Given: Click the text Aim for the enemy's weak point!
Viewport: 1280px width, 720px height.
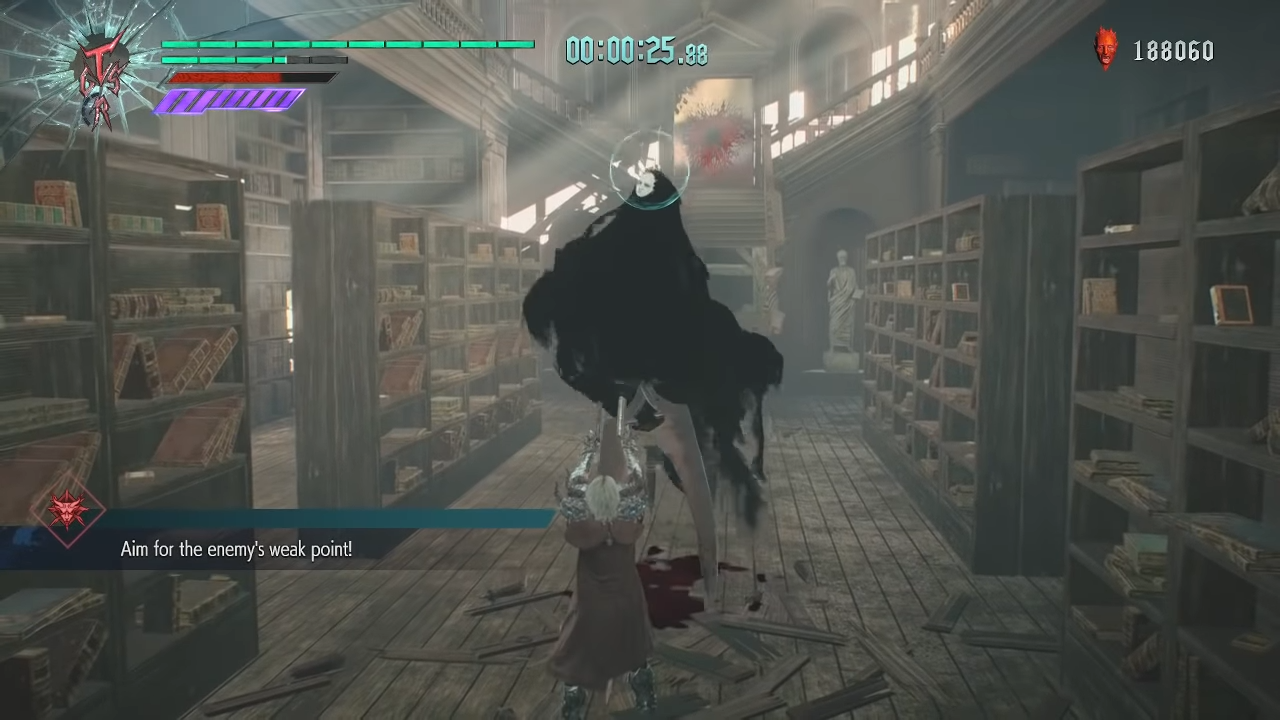Looking at the screenshot, I should point(236,549).
